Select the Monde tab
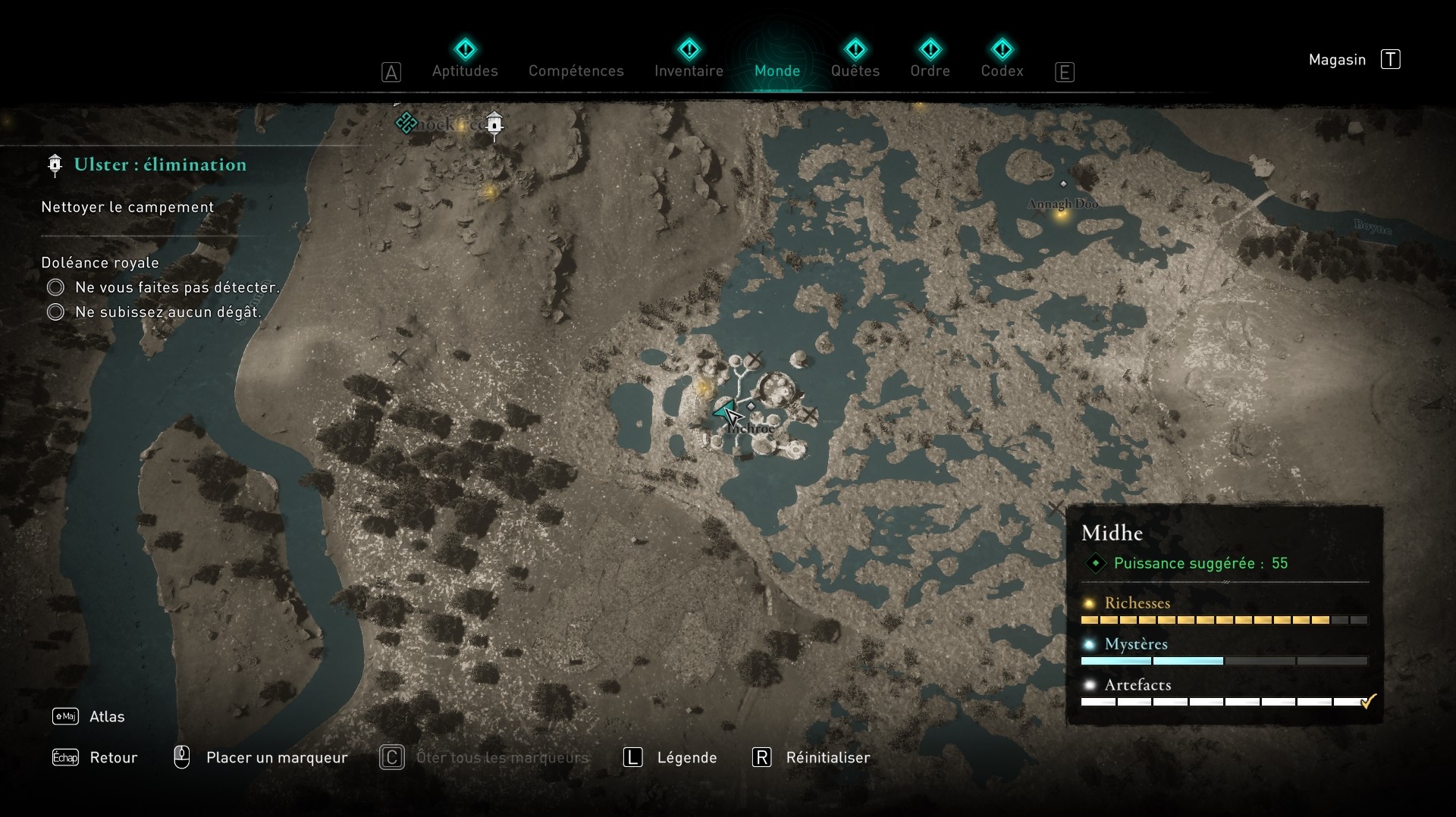Viewport: 1456px width, 817px height. click(777, 70)
